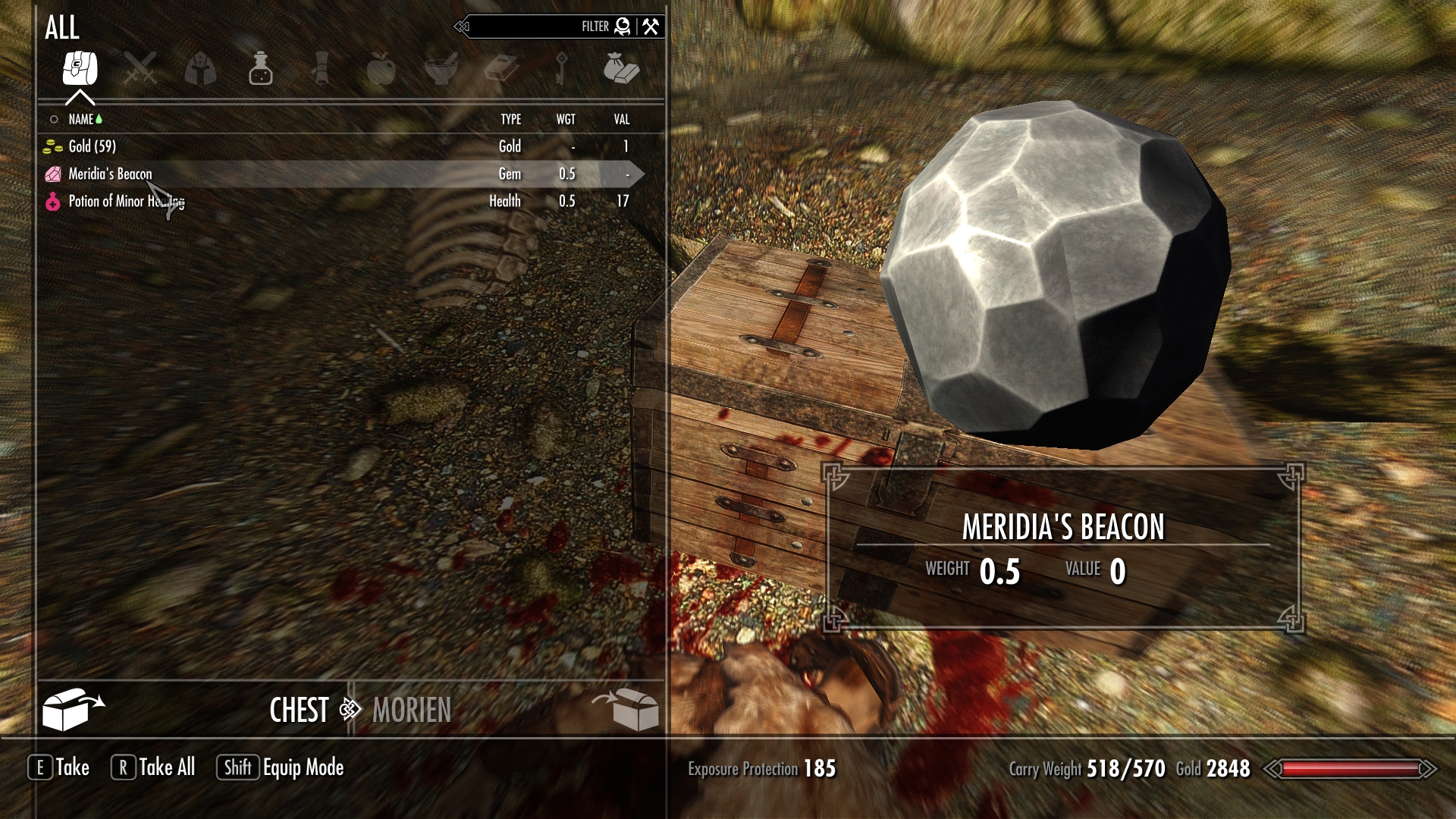This screenshot has height=819, width=1456.
Task: Show the Chest contents tab
Action: 299,711
